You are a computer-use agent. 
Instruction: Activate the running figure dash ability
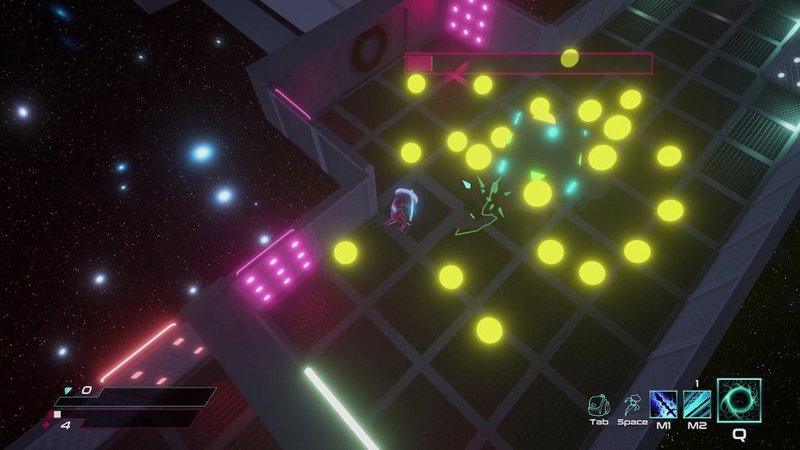631,403
